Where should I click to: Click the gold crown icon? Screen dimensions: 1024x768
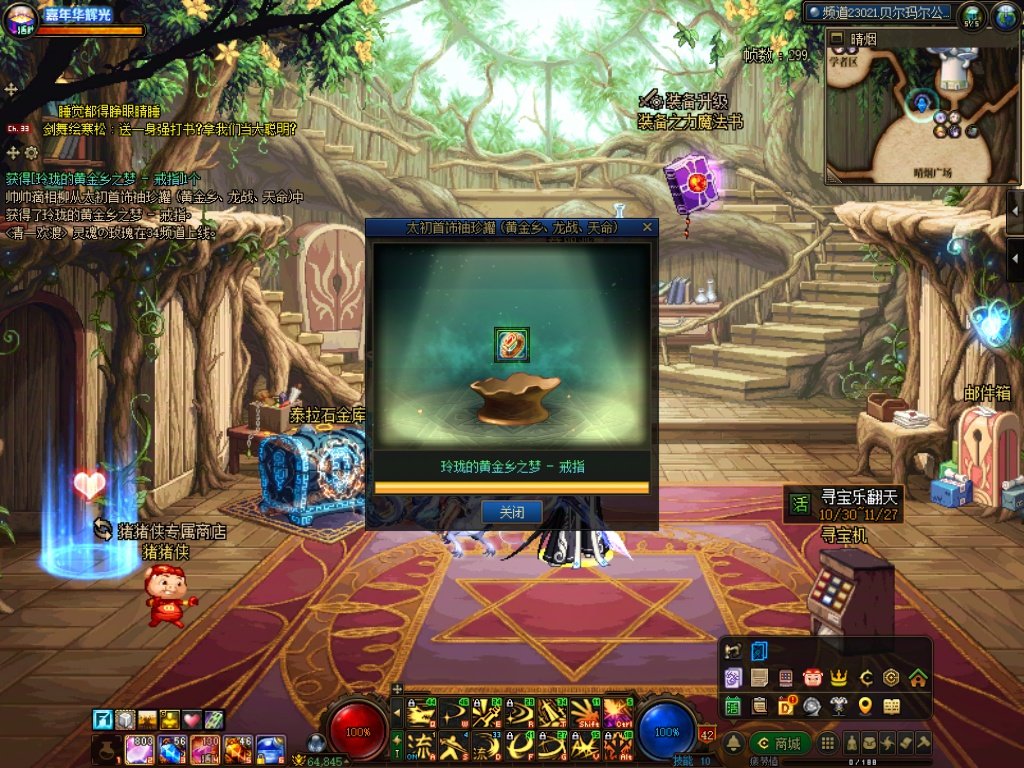839,678
